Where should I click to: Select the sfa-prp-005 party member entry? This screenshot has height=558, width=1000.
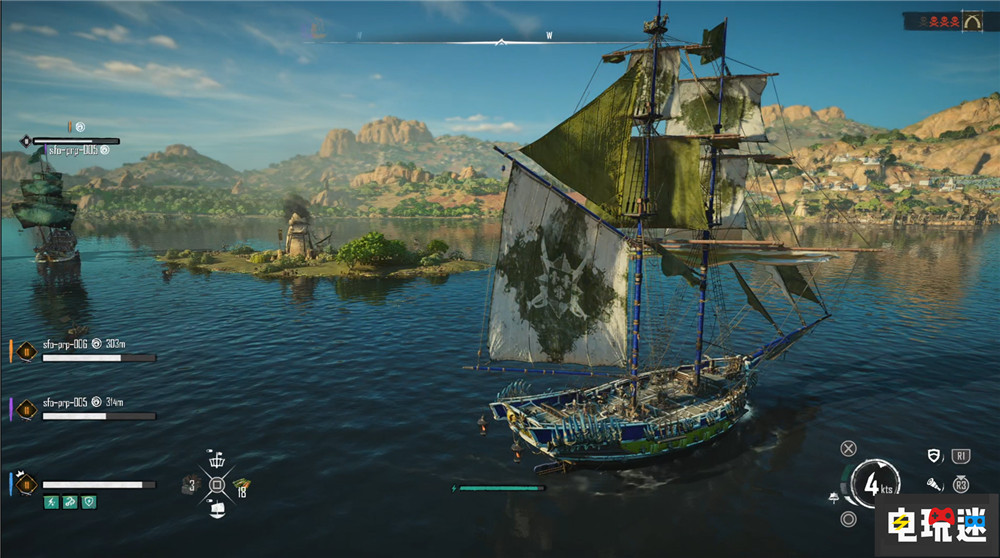pyautogui.click(x=70, y=403)
